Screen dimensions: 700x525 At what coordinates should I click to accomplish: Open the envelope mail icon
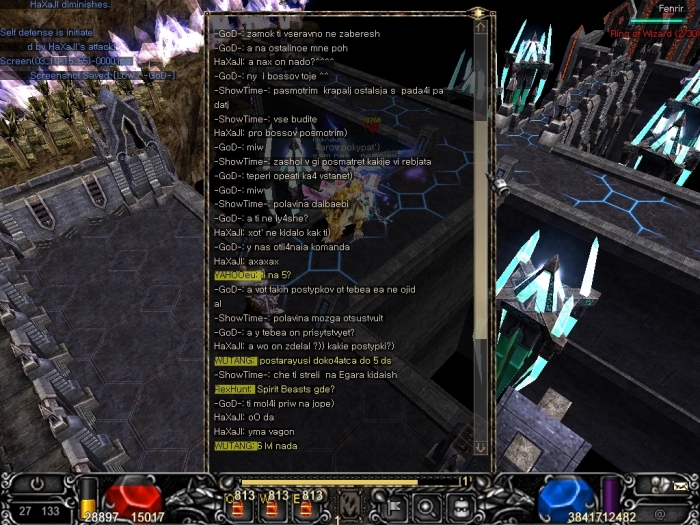679,485
